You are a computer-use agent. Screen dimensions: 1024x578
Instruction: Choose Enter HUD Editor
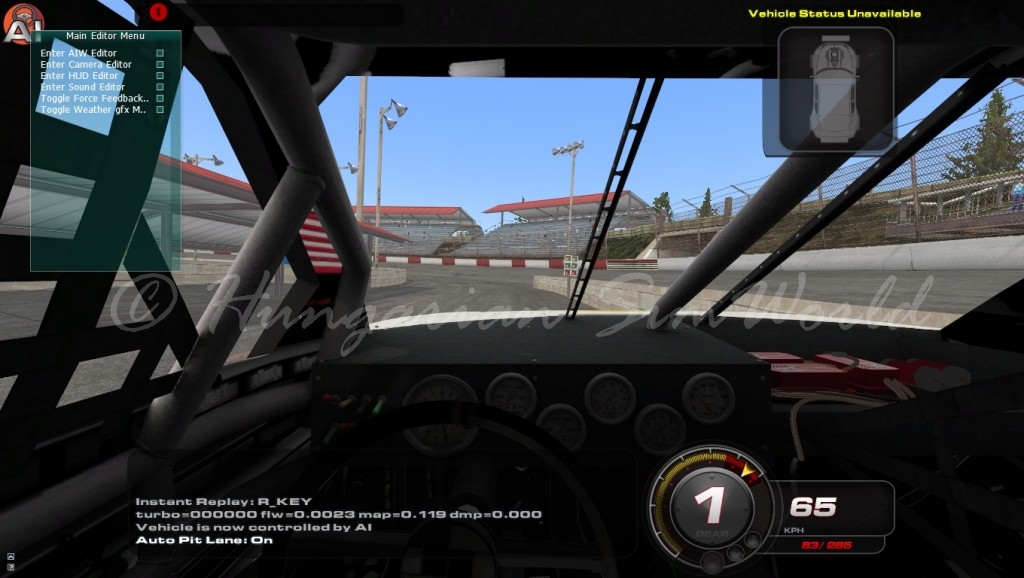click(80, 76)
